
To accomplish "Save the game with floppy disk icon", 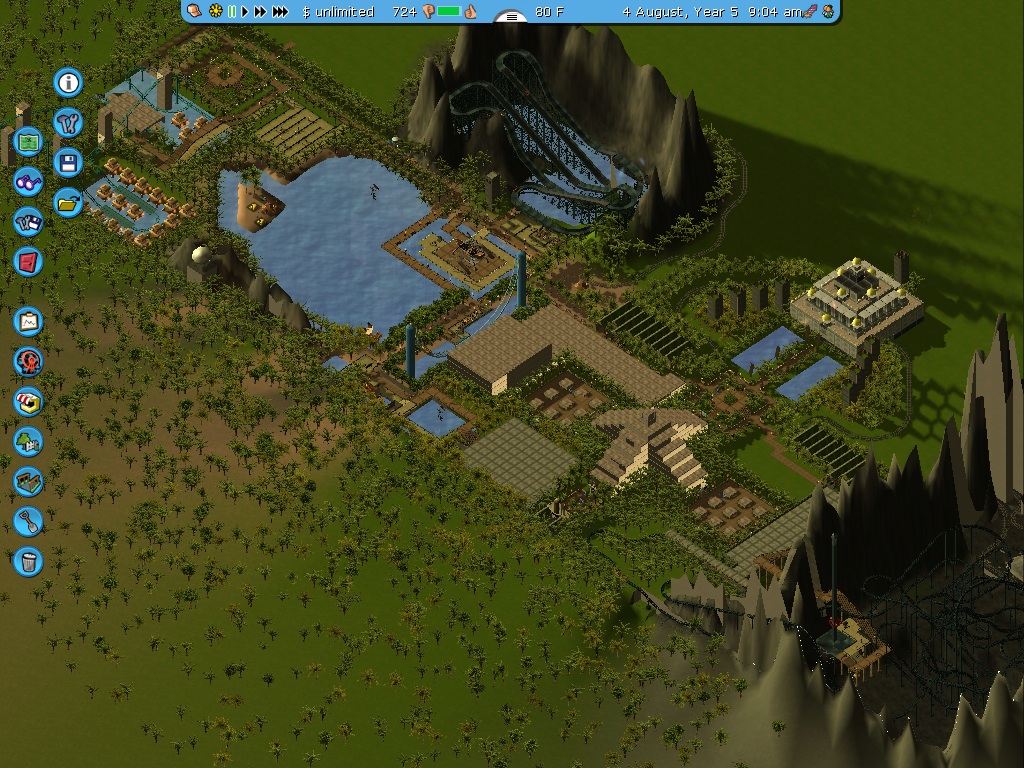I will coord(68,162).
